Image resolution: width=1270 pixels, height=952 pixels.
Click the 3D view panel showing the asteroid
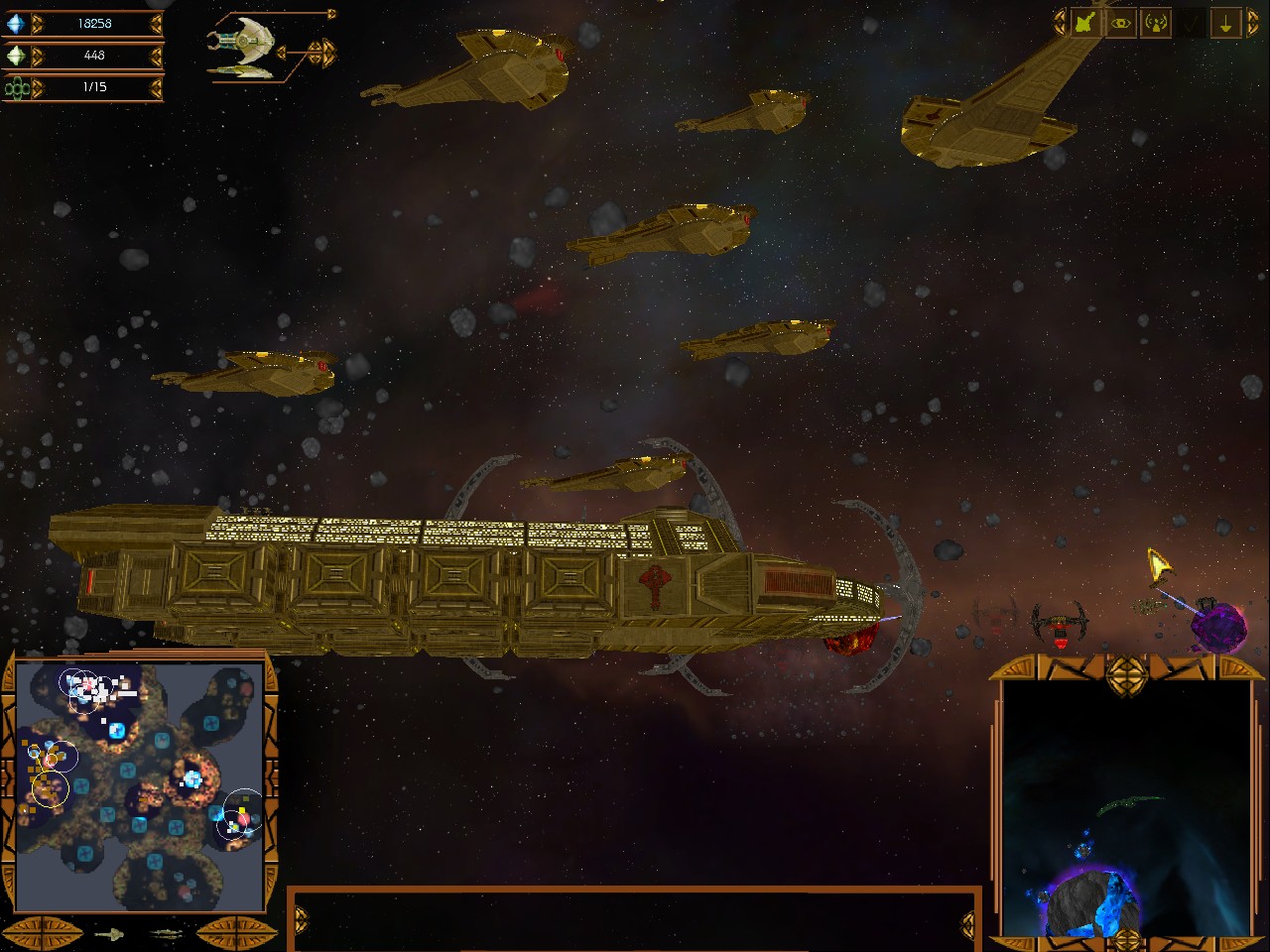click(x=1124, y=808)
